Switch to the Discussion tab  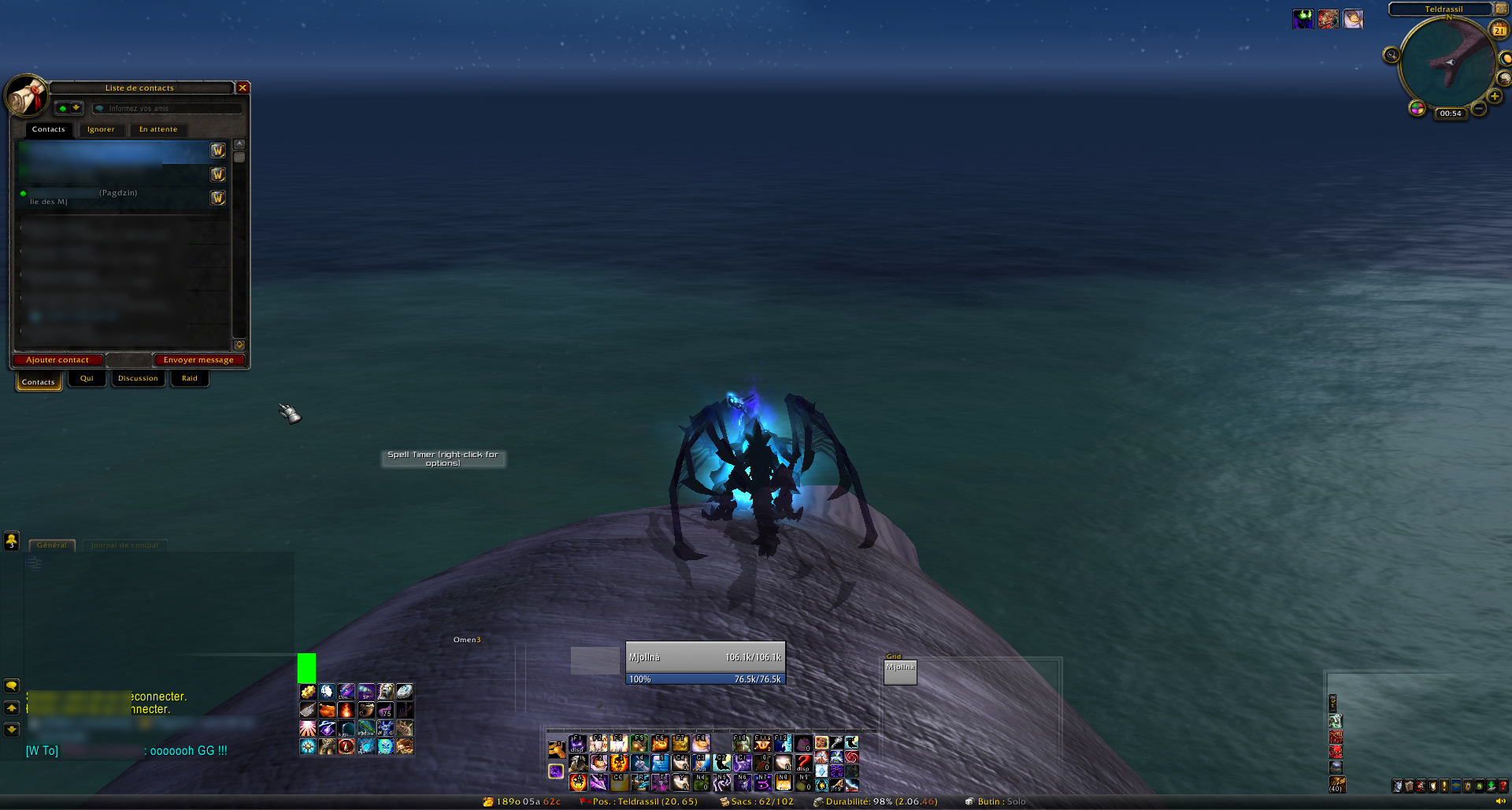coord(138,378)
